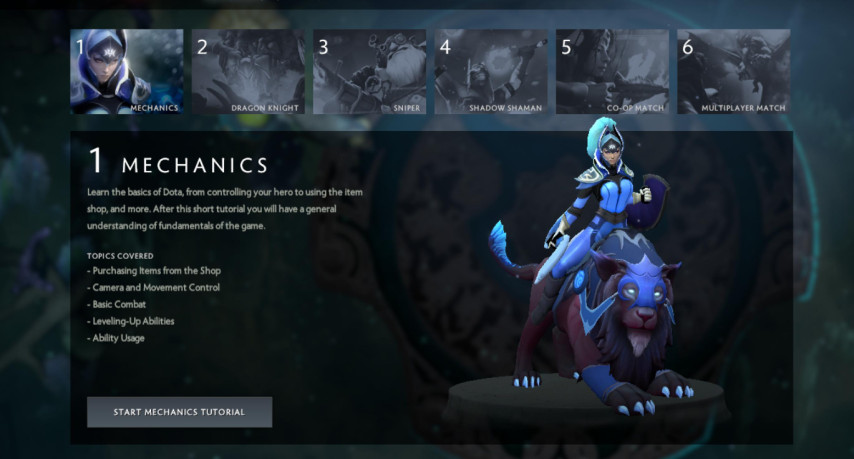The width and height of the screenshot is (854, 459).
Task: Choose the Sniper tutorial tile
Action: 369,71
